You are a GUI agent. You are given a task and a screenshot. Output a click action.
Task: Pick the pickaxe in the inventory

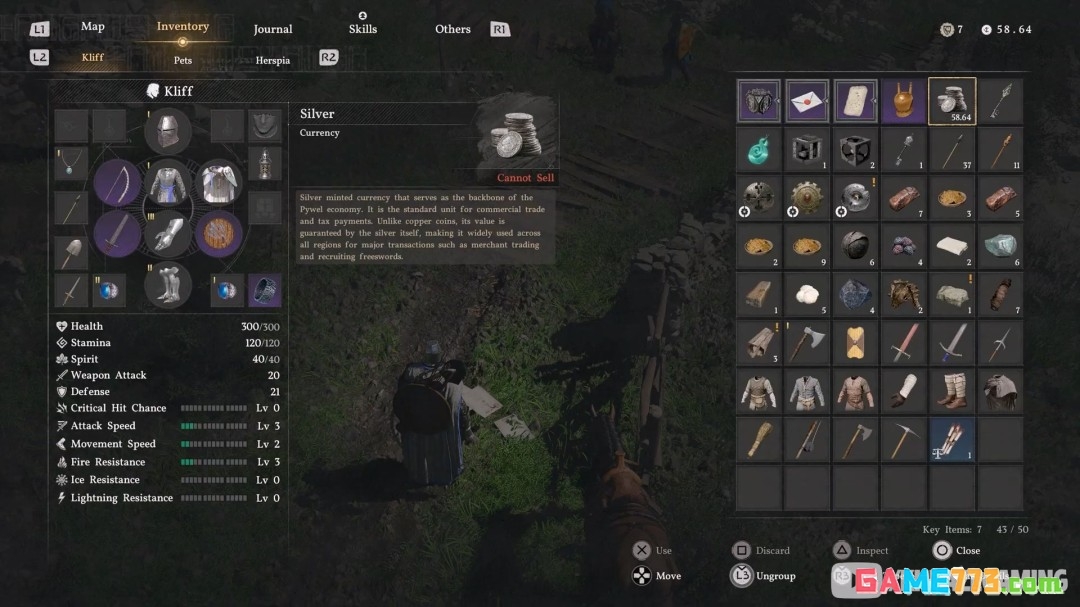(x=904, y=439)
